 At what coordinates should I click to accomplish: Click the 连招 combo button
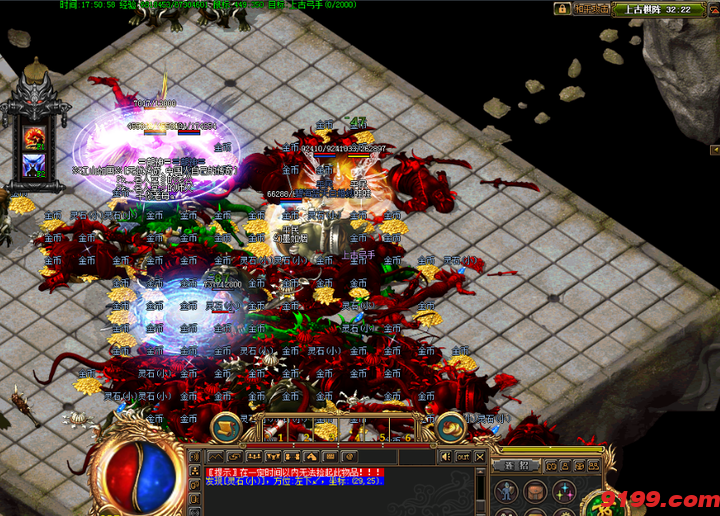(516, 465)
